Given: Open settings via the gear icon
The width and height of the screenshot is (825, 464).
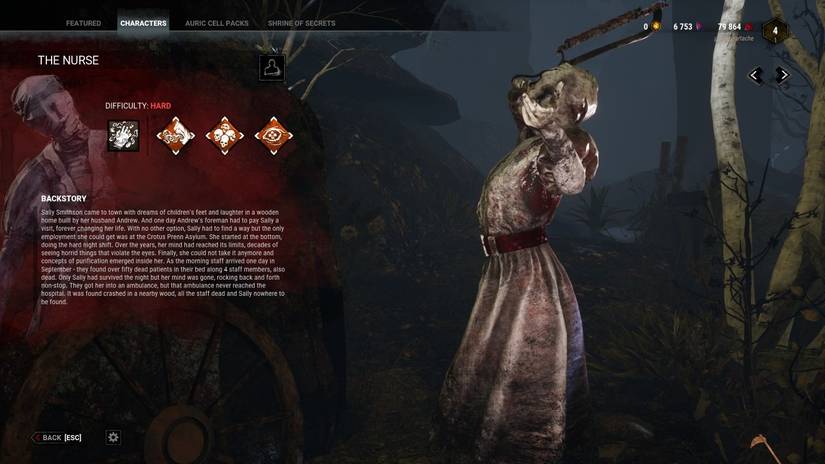Looking at the screenshot, I should 113,438.
